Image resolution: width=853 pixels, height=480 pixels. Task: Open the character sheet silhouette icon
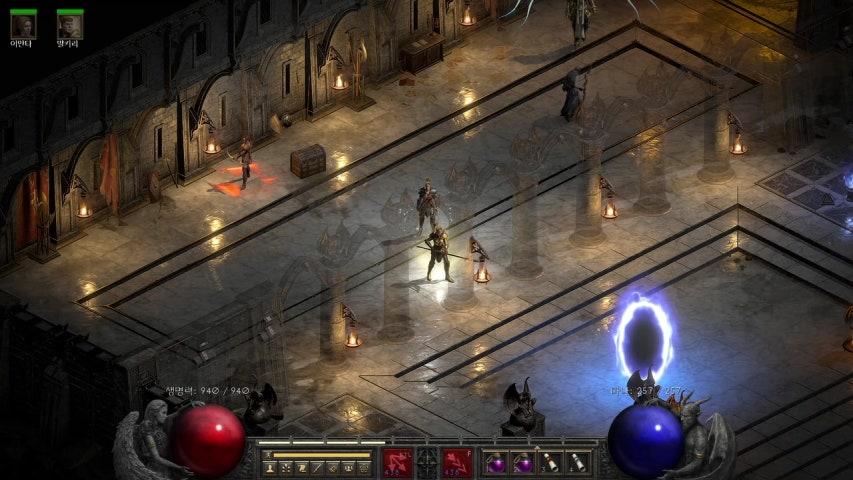269,467
